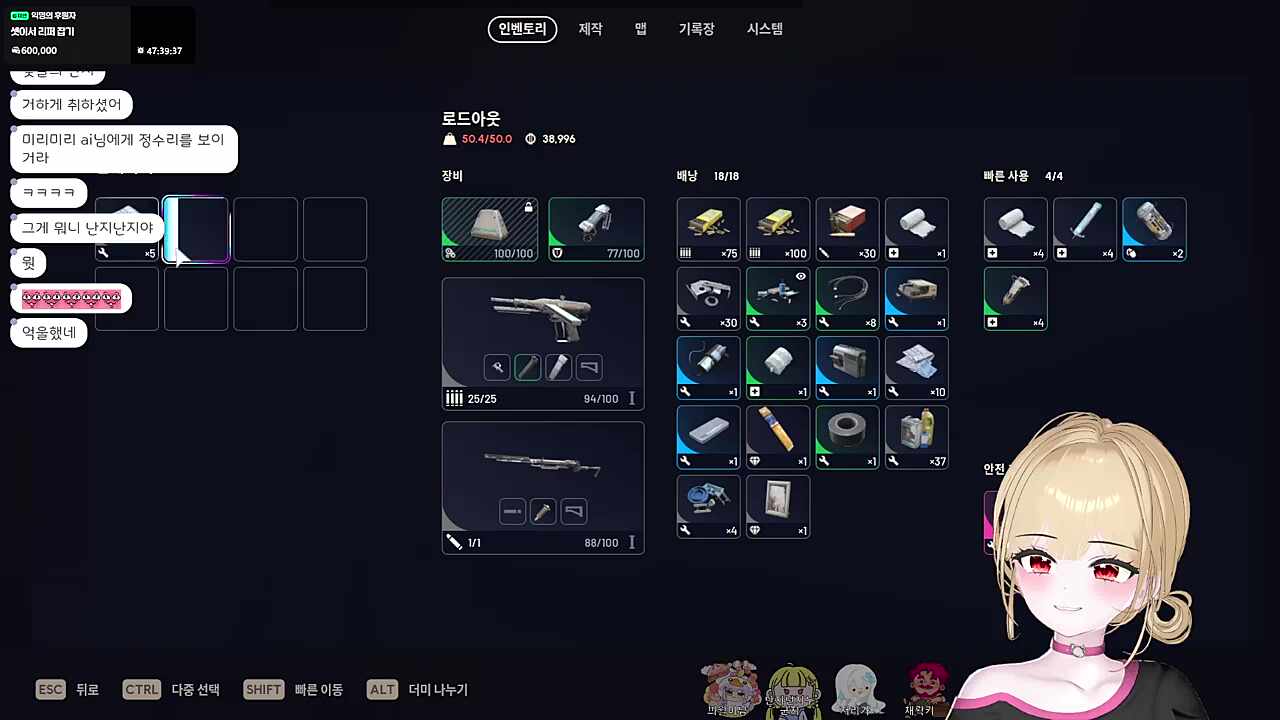Click the wire harness item x8
The width and height of the screenshot is (1280, 720).
click(x=847, y=298)
